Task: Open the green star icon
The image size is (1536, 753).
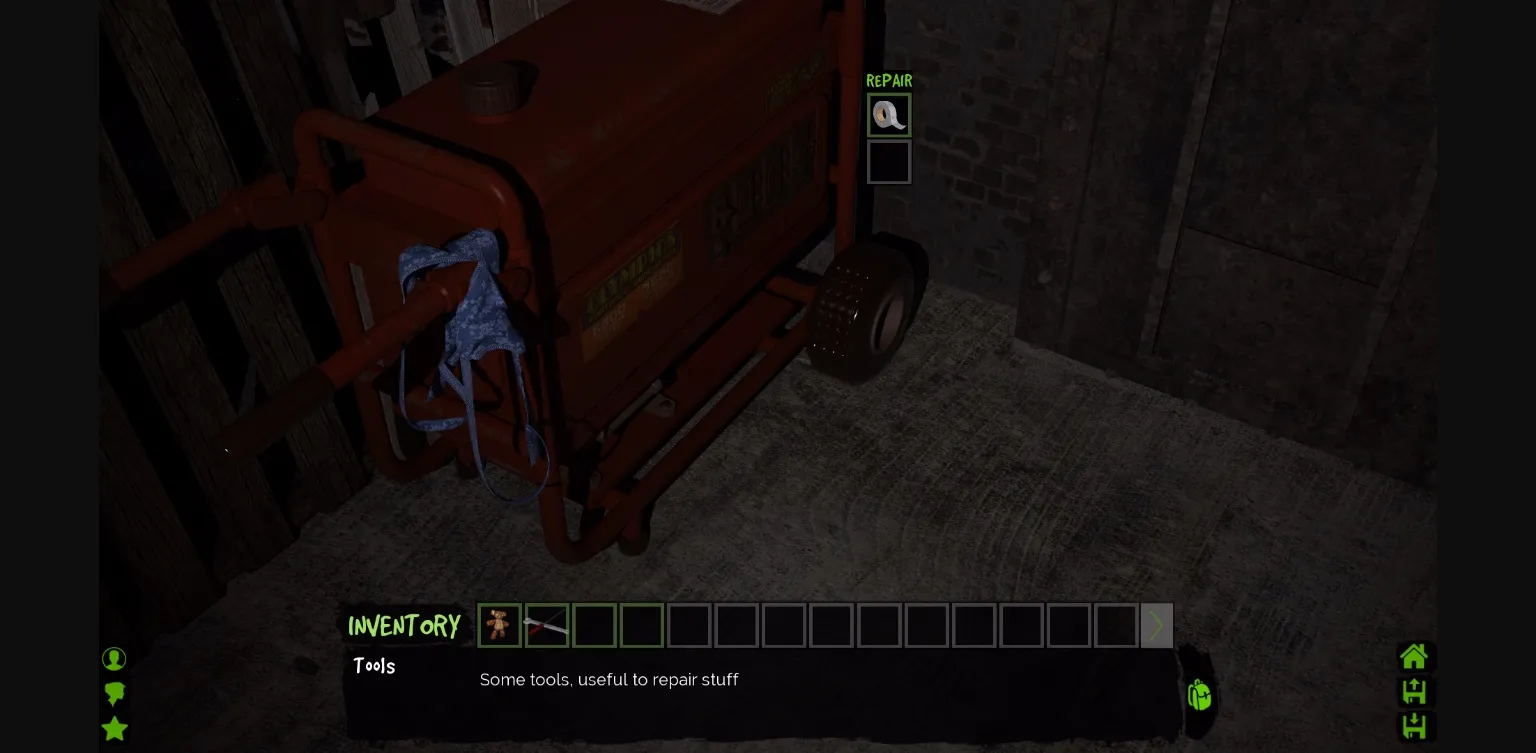Action: [x=115, y=728]
